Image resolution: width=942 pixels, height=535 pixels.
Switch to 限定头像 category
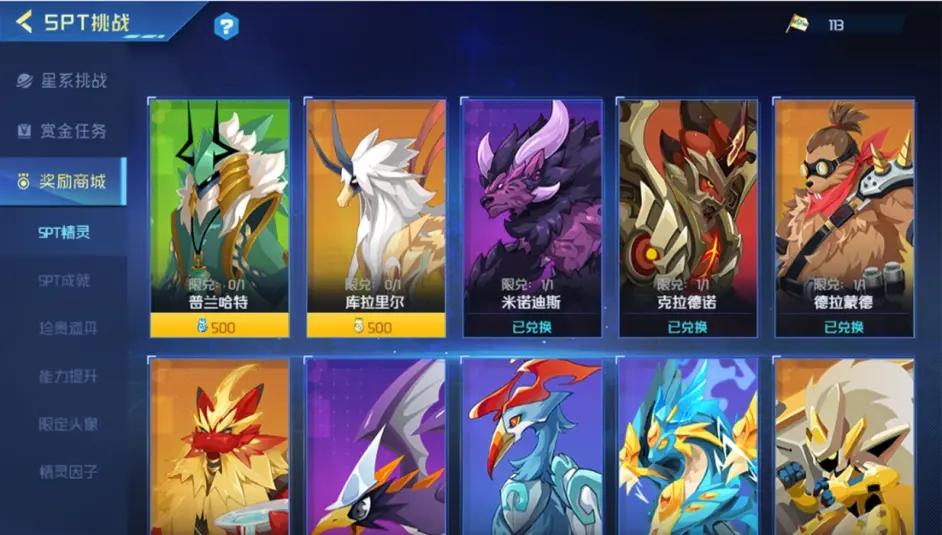(67, 424)
